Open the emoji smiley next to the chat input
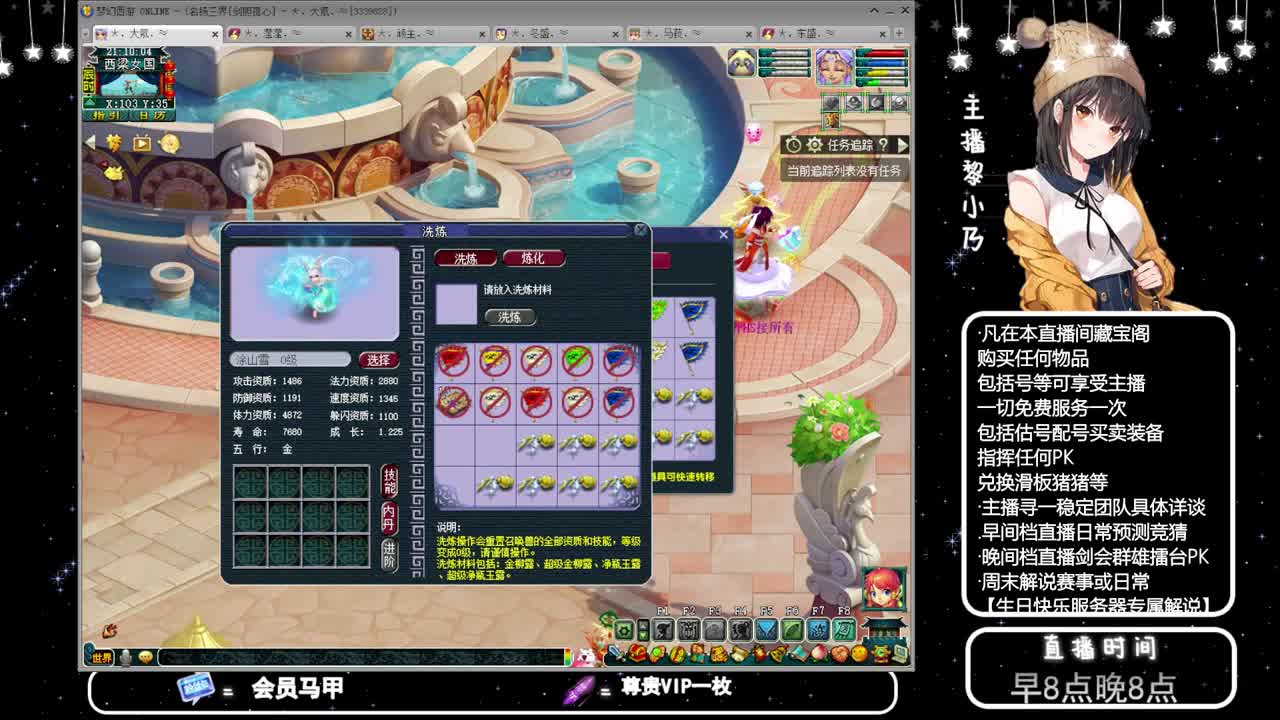 tap(146, 656)
